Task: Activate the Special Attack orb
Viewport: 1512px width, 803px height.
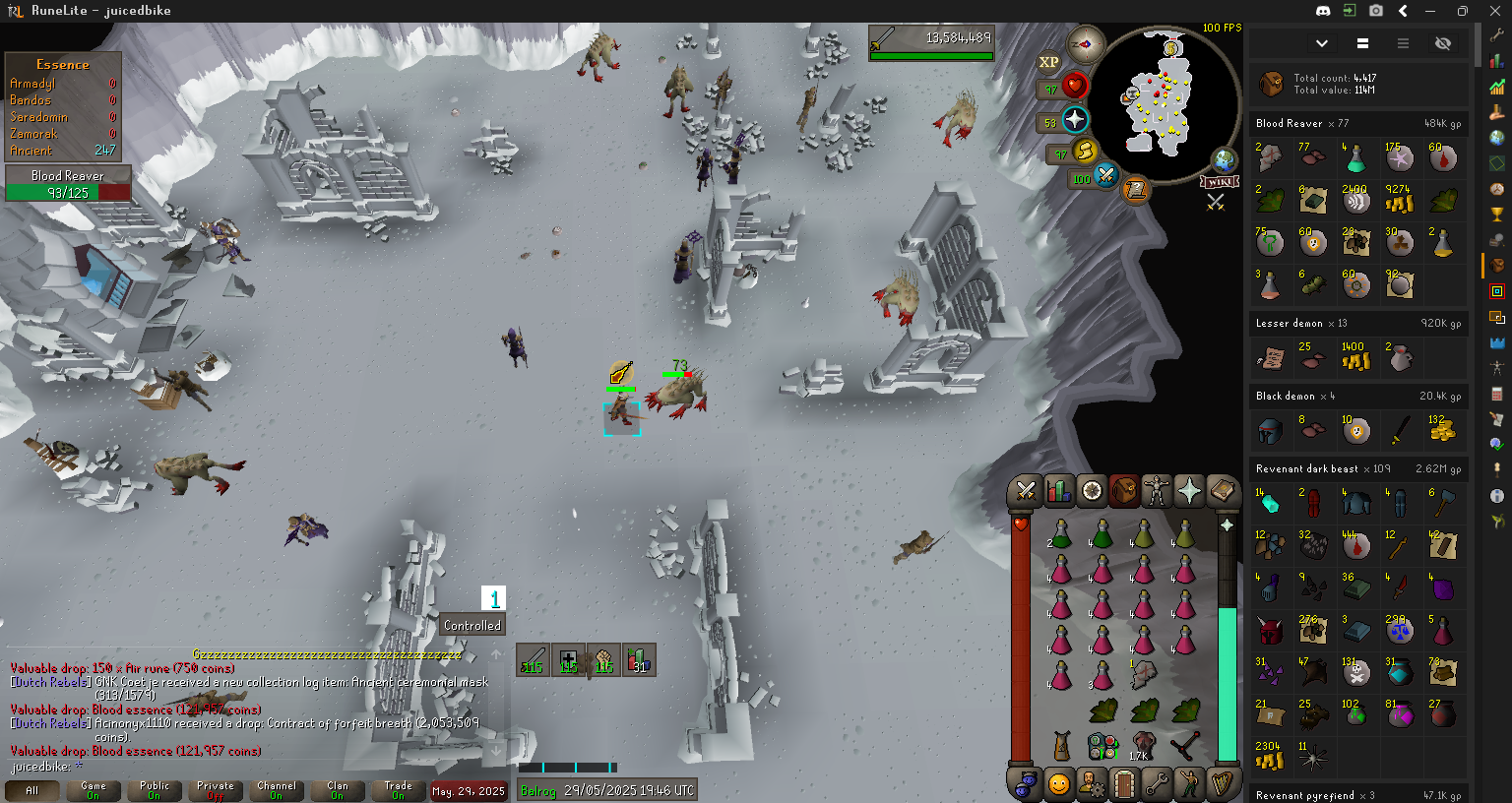Action: [x=1106, y=176]
